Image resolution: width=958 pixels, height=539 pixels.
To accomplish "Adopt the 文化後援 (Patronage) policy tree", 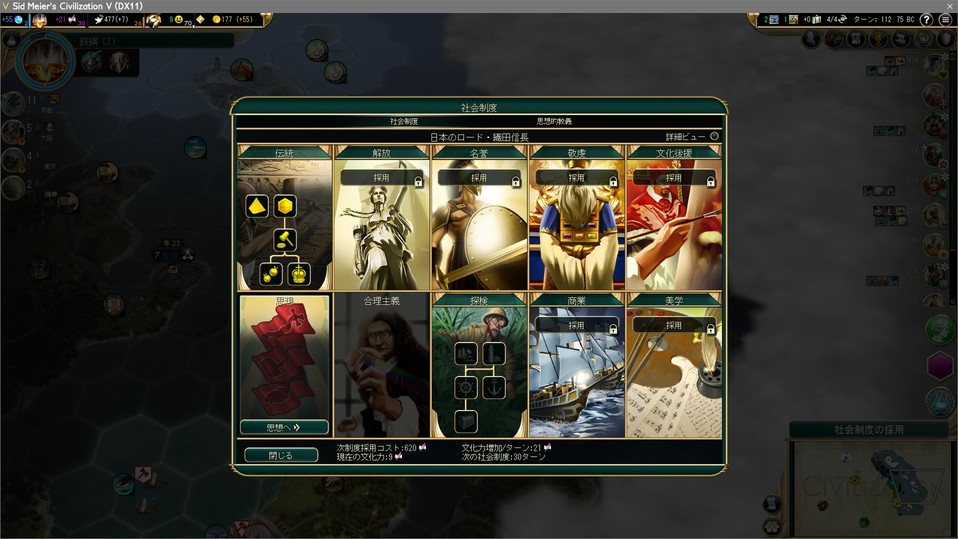I will (x=674, y=178).
